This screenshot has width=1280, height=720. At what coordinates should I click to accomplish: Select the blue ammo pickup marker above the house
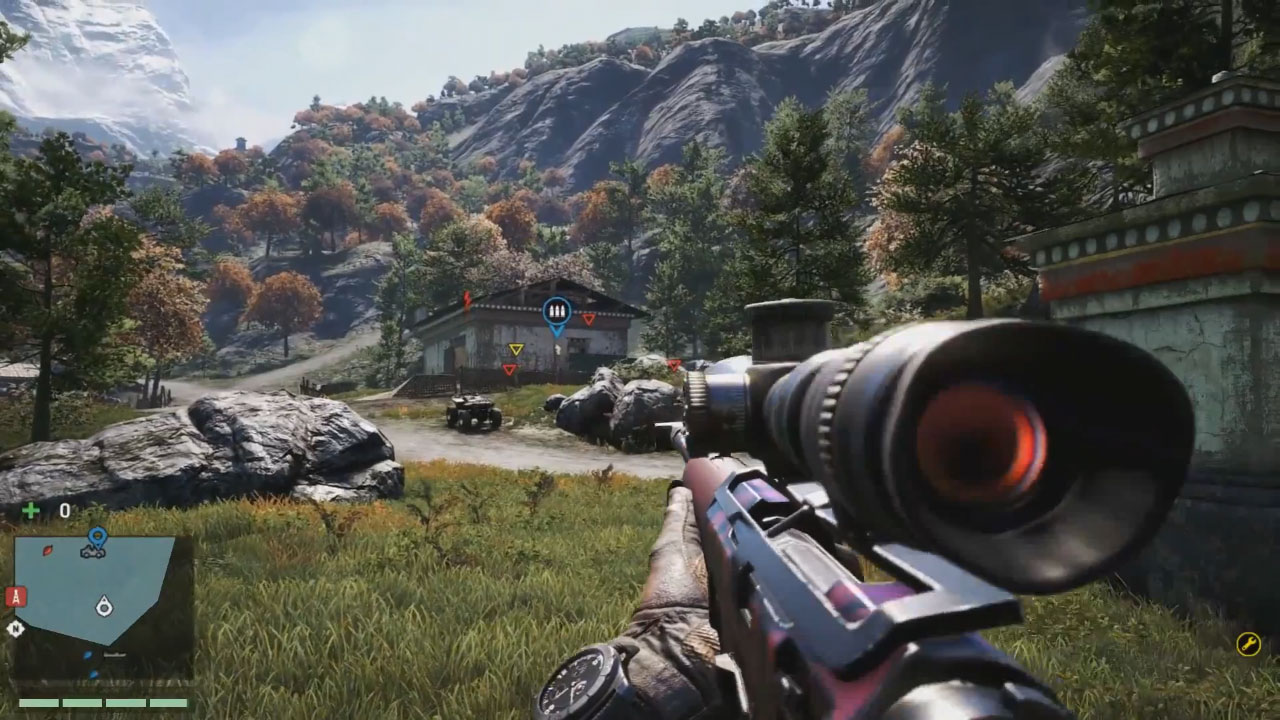coord(556,310)
